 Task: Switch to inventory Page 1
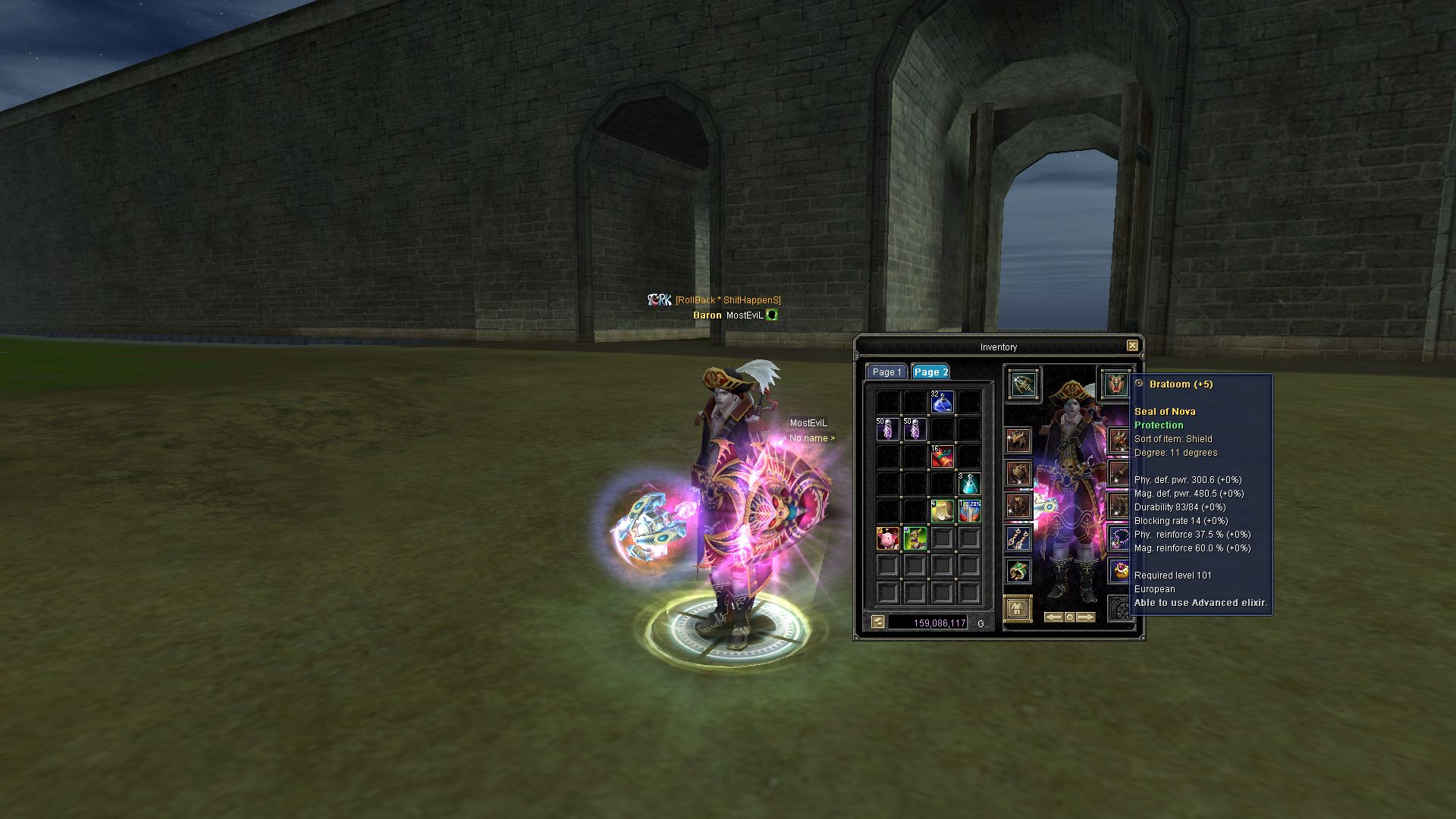tap(886, 372)
